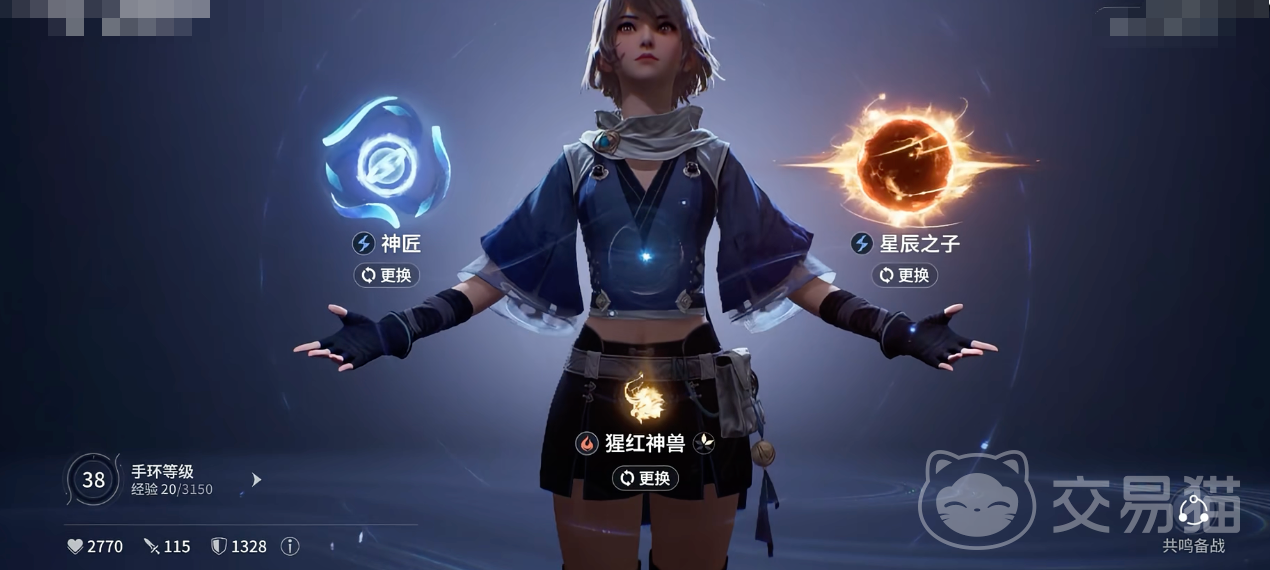The height and width of the screenshot is (570, 1270).
Task: Swap the 猩红神兽 resonance with its 更换 button
Action: point(645,478)
